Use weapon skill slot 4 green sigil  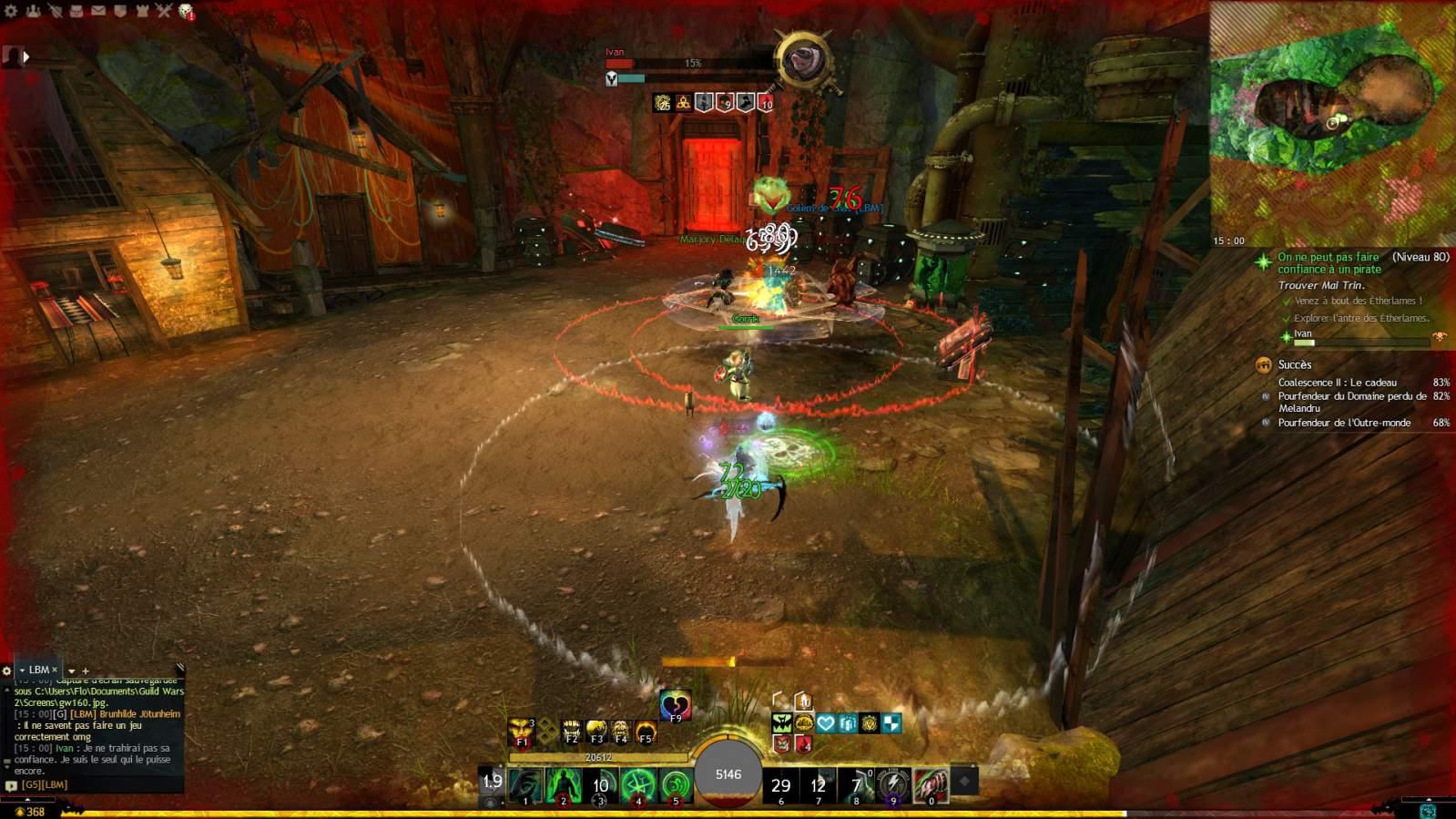pos(638,785)
